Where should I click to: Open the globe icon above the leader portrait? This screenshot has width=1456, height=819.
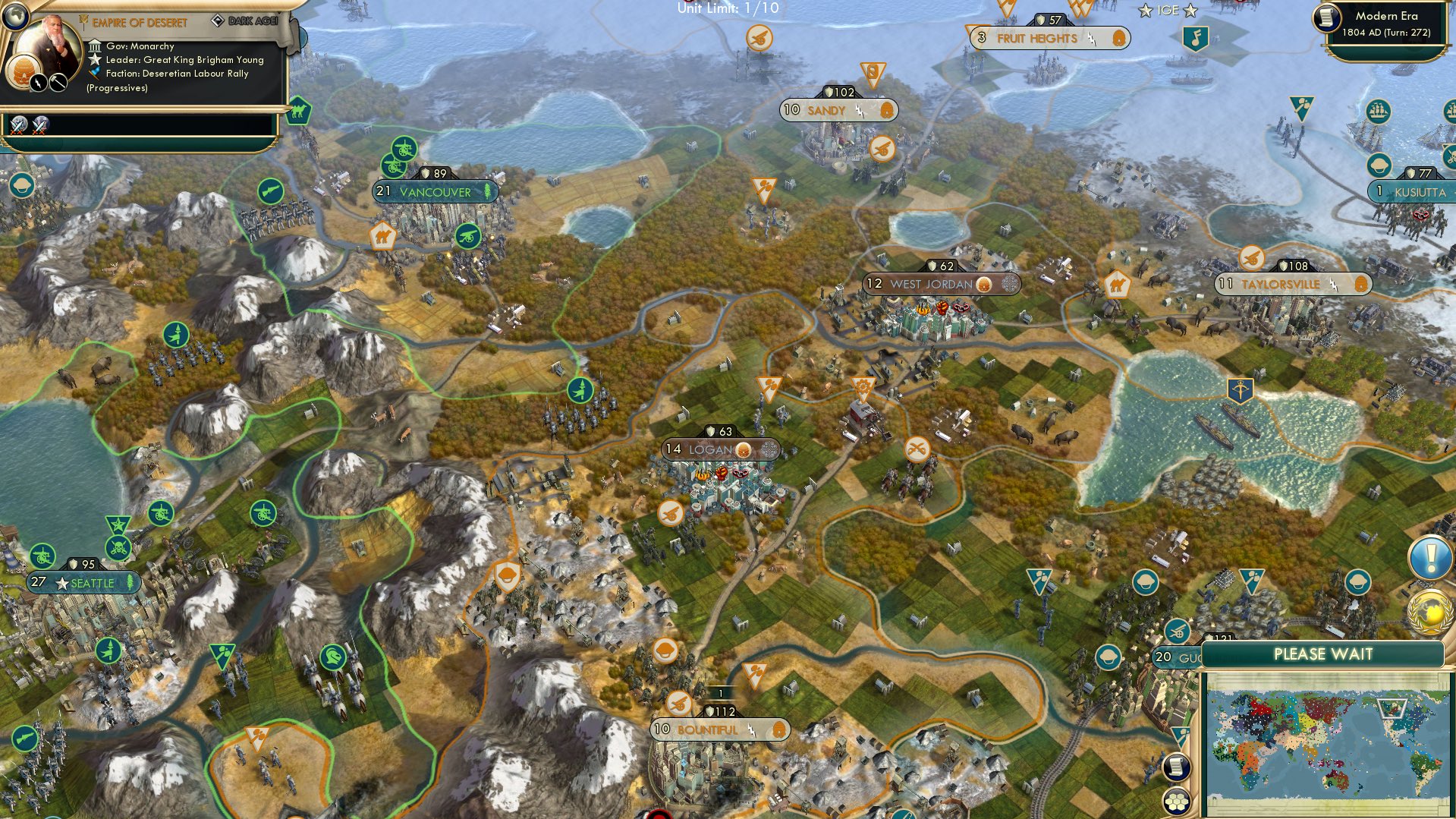point(14,14)
